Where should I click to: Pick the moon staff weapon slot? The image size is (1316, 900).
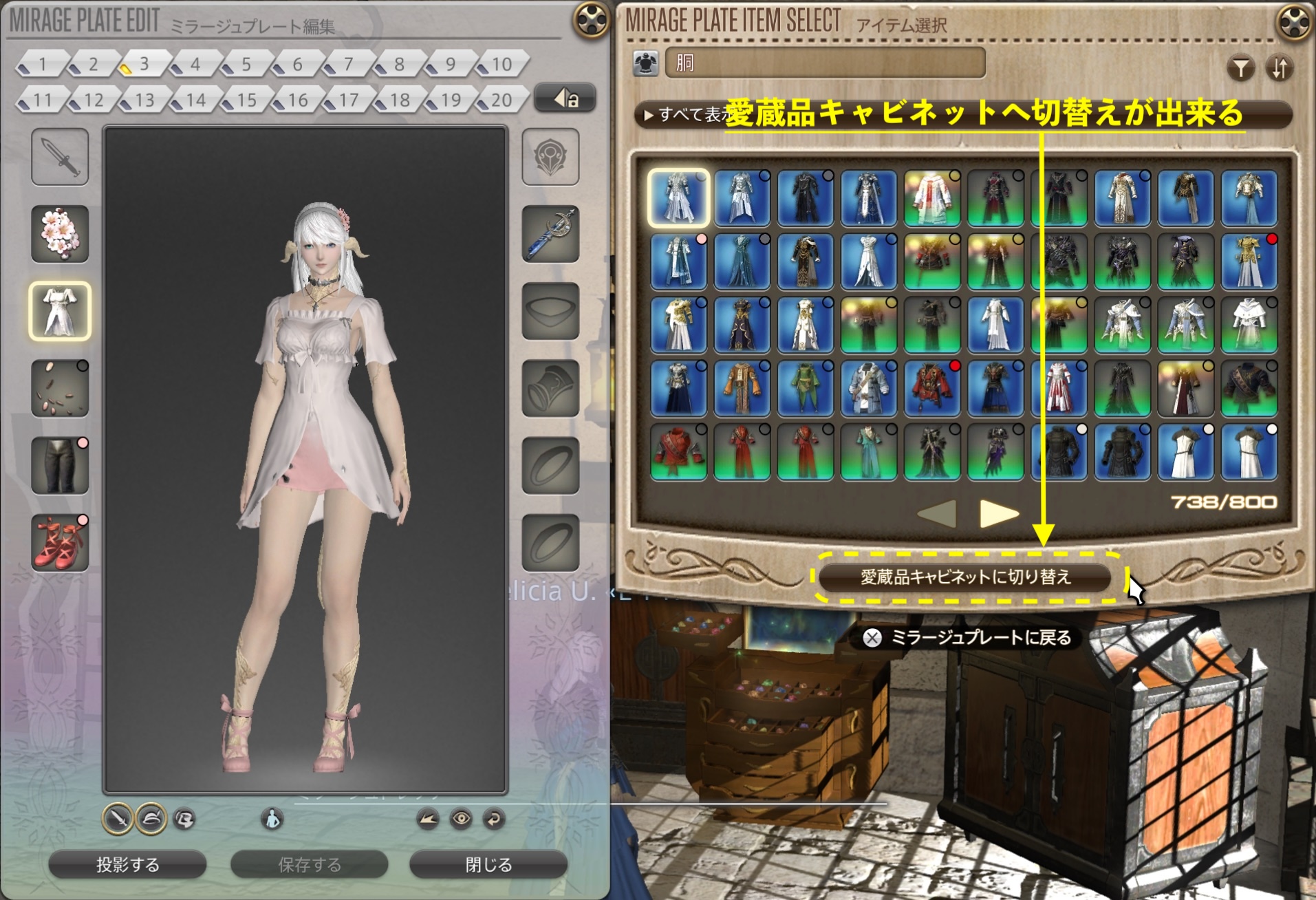click(550, 234)
